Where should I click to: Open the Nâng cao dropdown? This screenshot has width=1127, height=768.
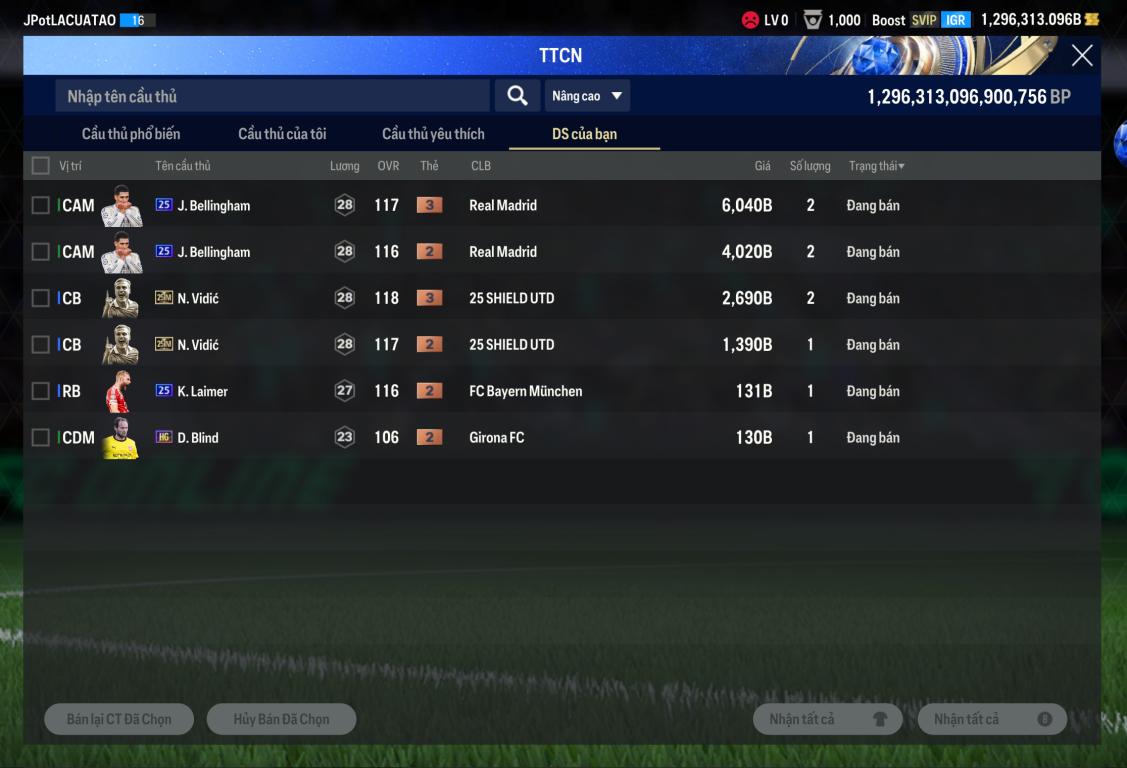click(x=587, y=96)
